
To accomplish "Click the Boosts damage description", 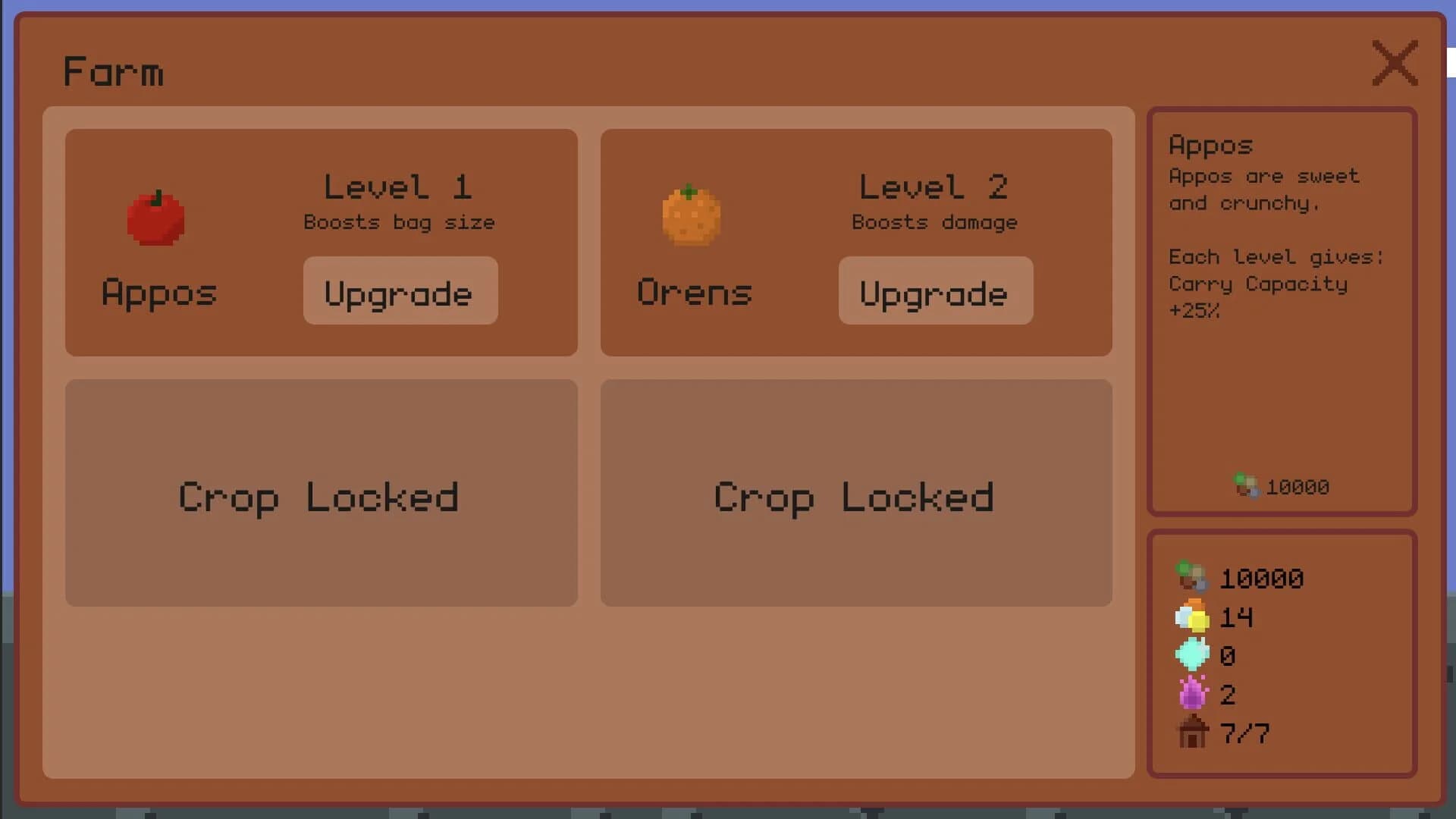I will point(934,222).
